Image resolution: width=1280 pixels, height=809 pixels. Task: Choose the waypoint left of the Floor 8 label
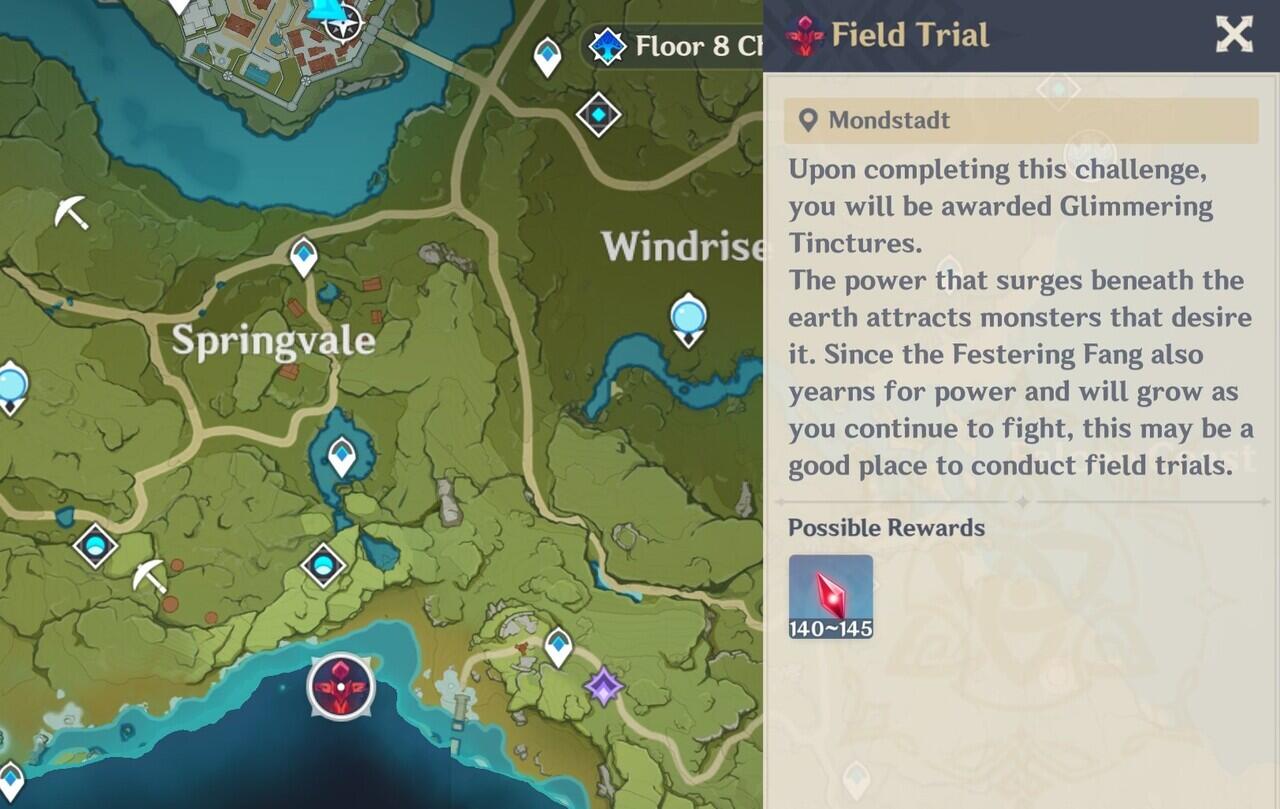click(x=547, y=56)
